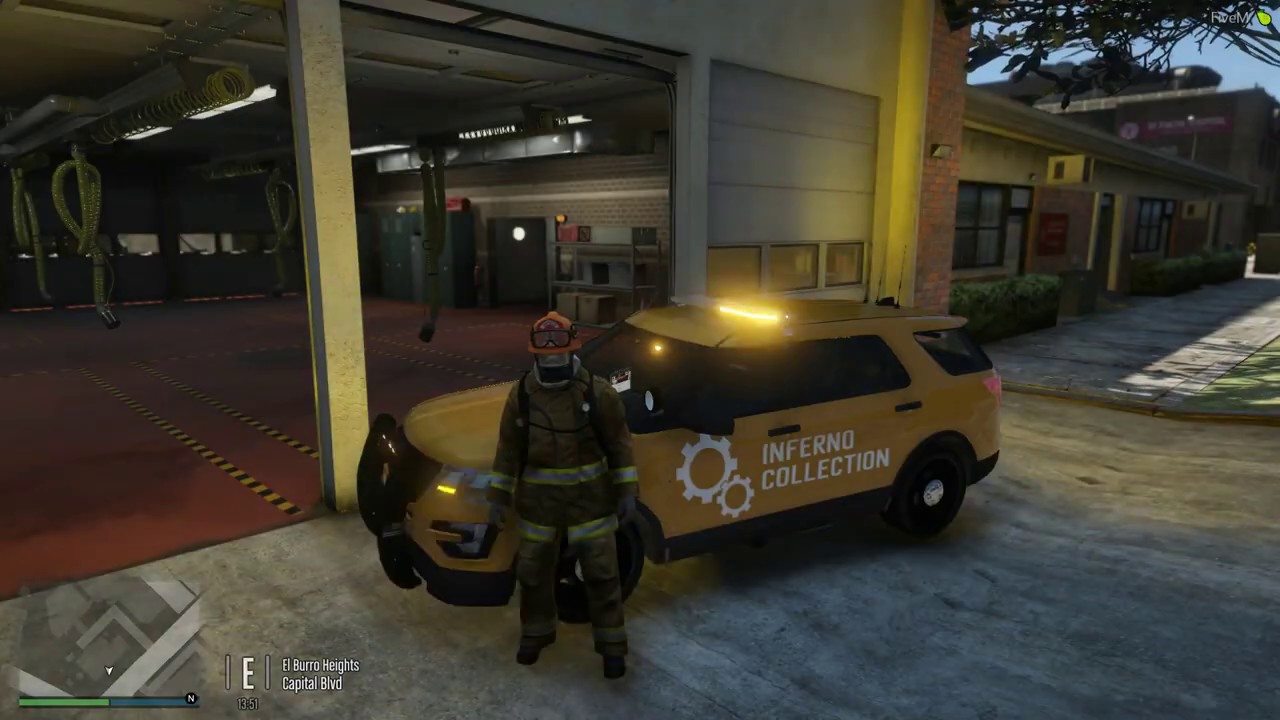Click the north 'N' indicator on the minimap

point(191,698)
